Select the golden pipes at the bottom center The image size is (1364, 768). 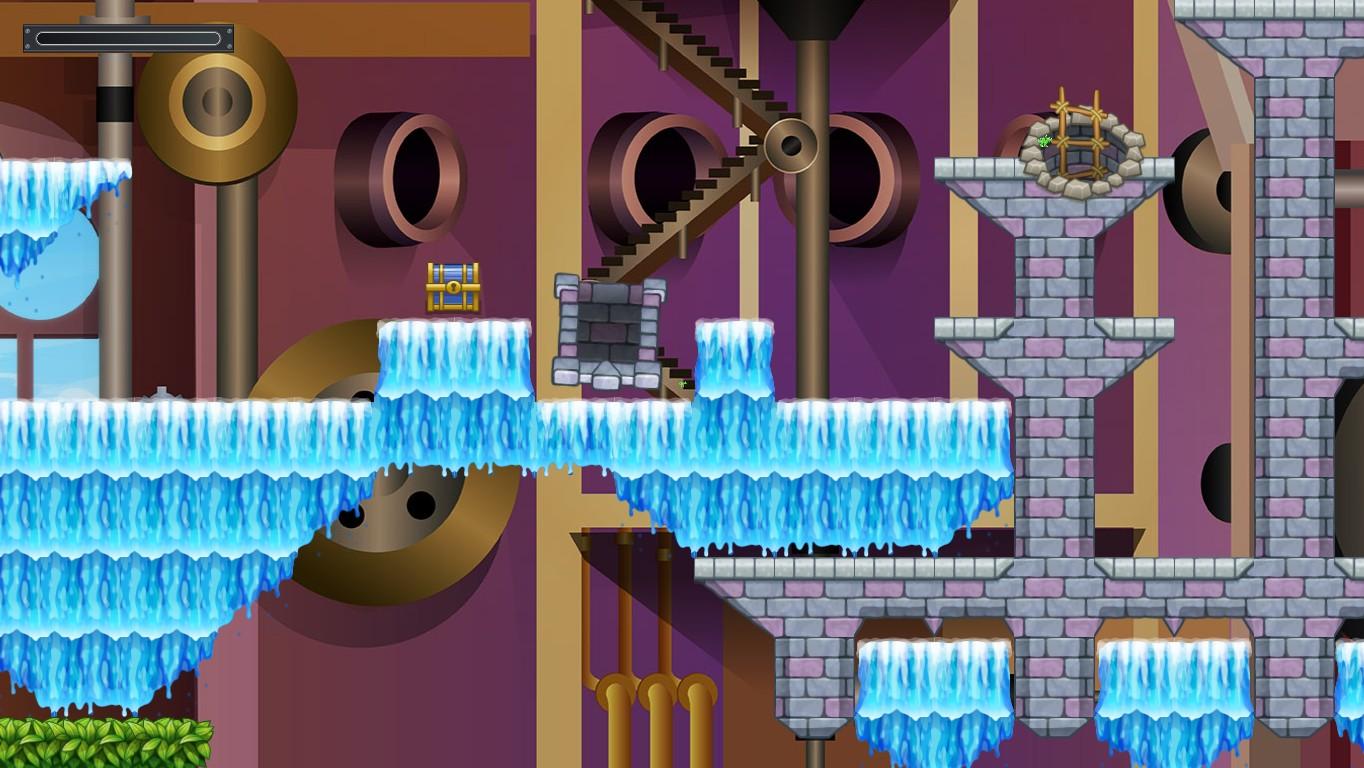click(650, 700)
